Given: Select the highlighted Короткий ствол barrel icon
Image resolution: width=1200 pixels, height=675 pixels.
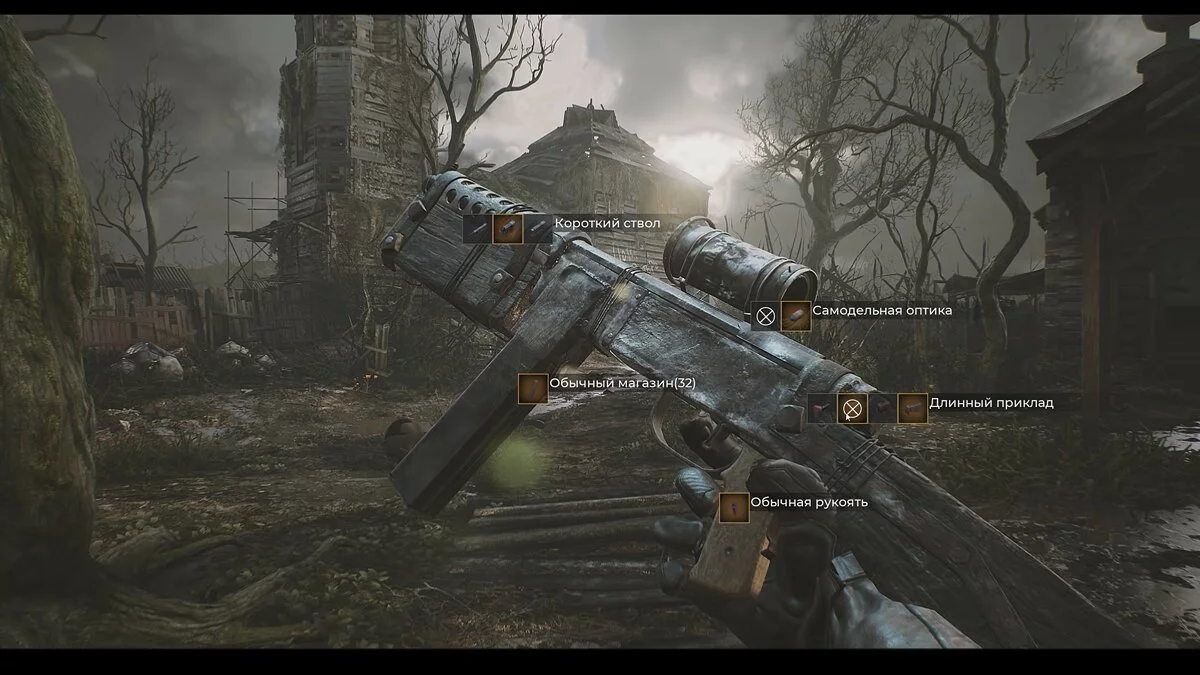Looking at the screenshot, I should (508, 228).
